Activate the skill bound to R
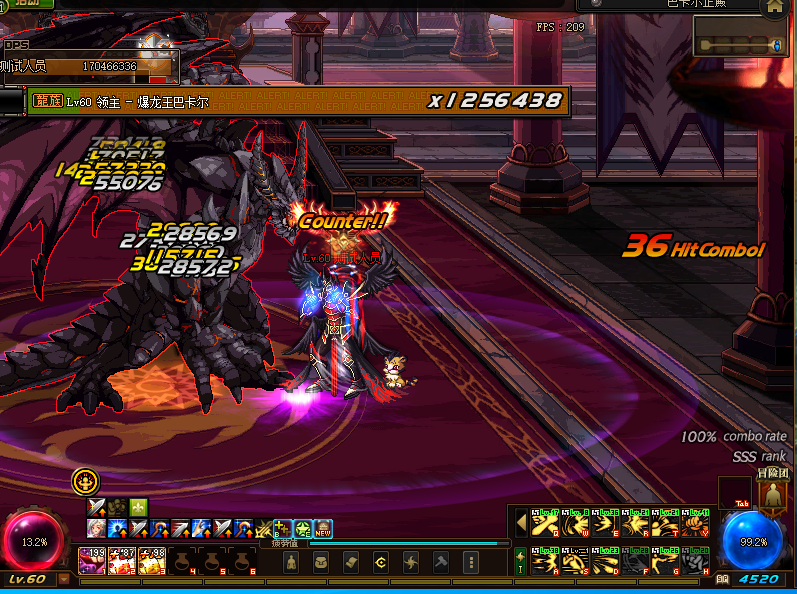Image resolution: width=797 pixels, height=594 pixels. pyautogui.click(x=635, y=523)
